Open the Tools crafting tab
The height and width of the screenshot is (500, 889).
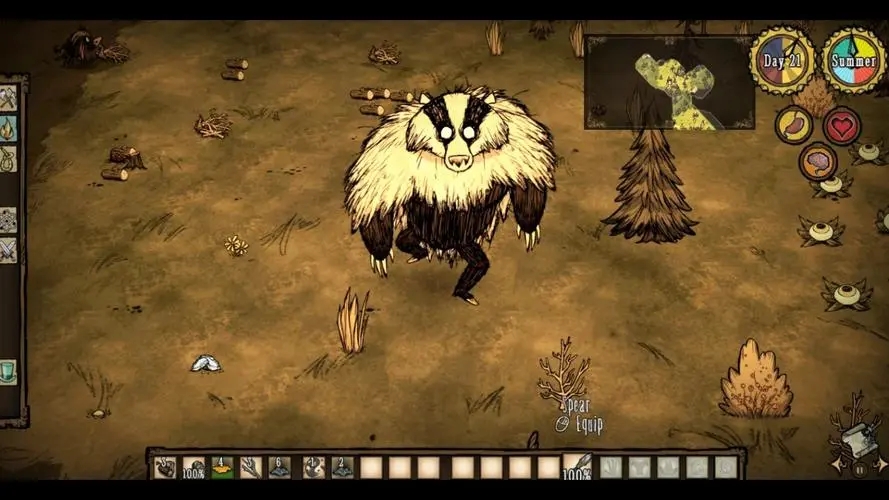(x=8, y=98)
